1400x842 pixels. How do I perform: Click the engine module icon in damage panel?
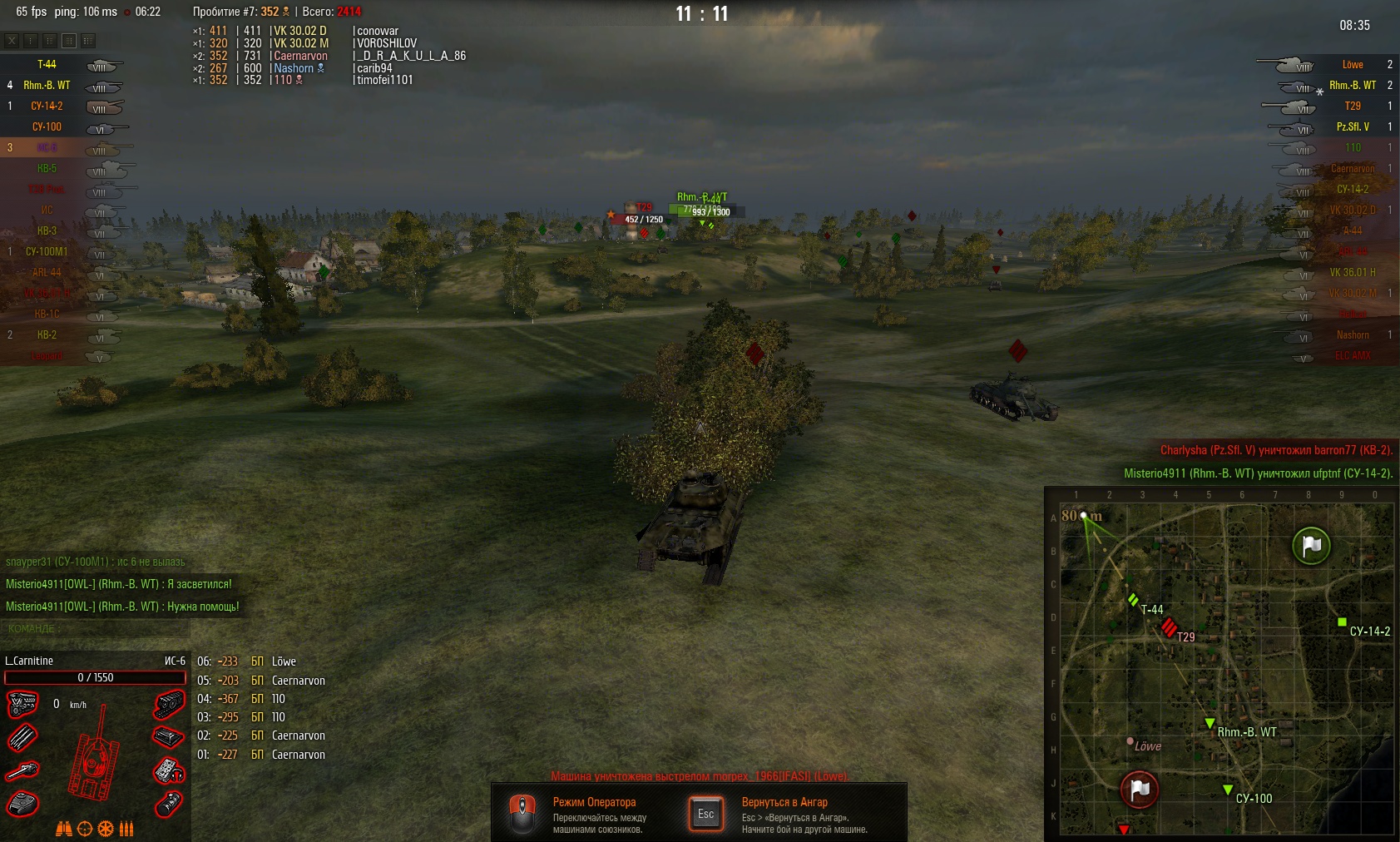[x=22, y=704]
